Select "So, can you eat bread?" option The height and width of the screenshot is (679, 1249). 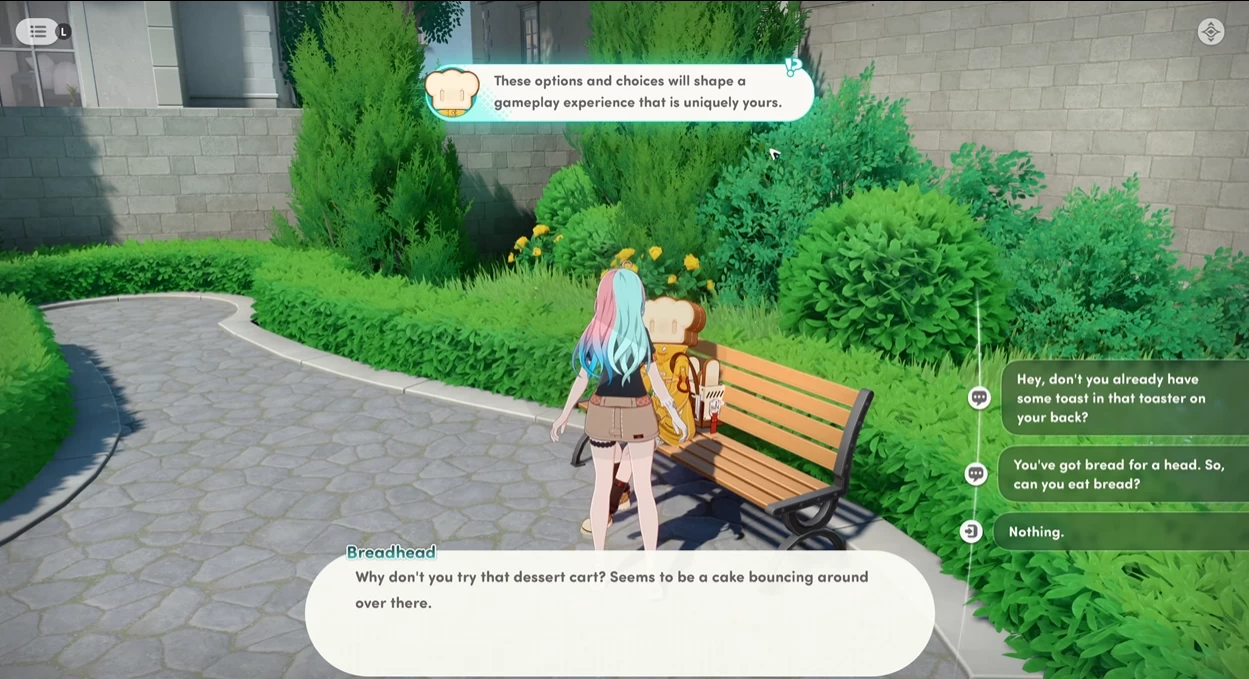point(1120,475)
